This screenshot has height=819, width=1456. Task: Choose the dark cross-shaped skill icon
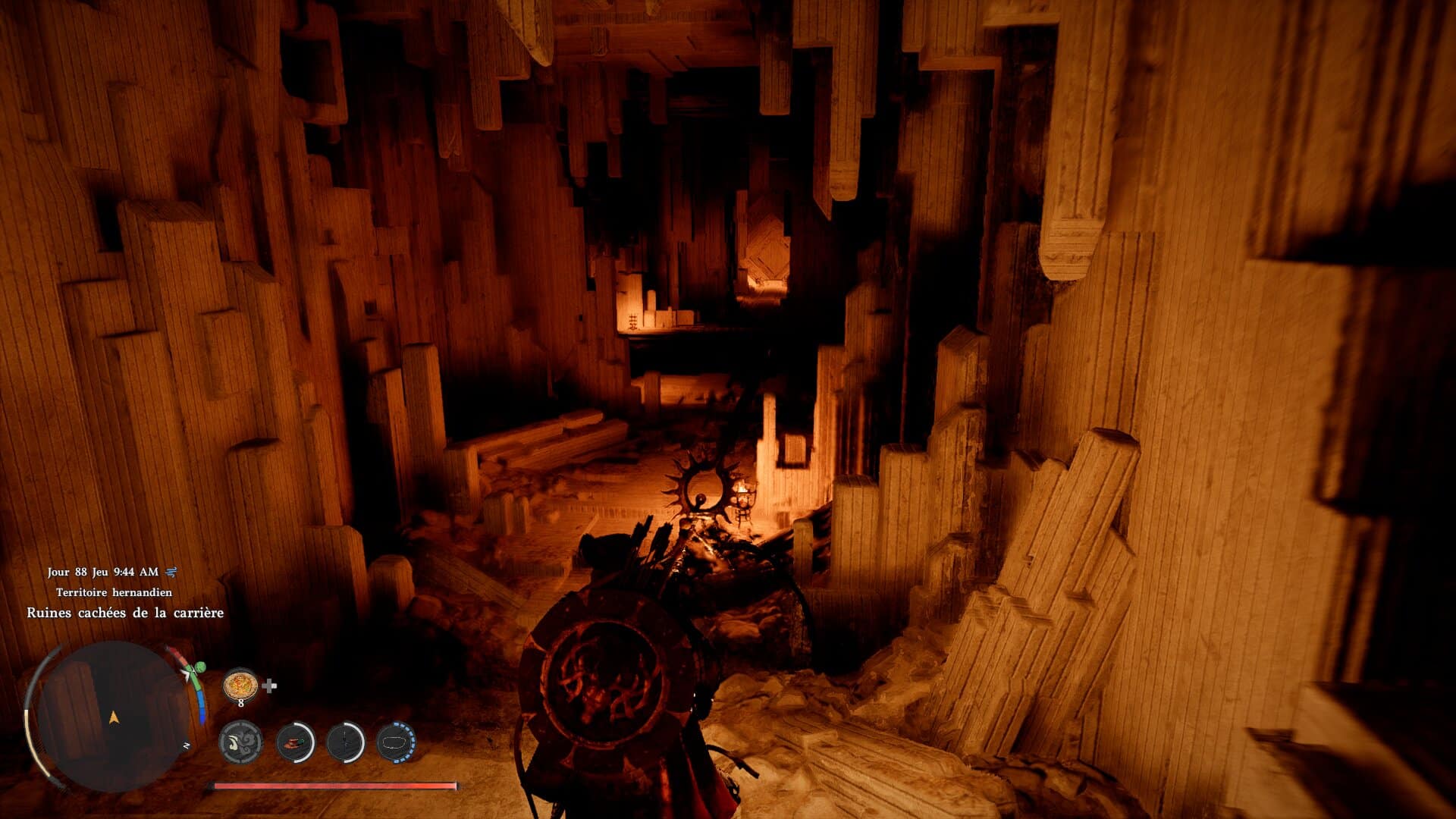346,742
